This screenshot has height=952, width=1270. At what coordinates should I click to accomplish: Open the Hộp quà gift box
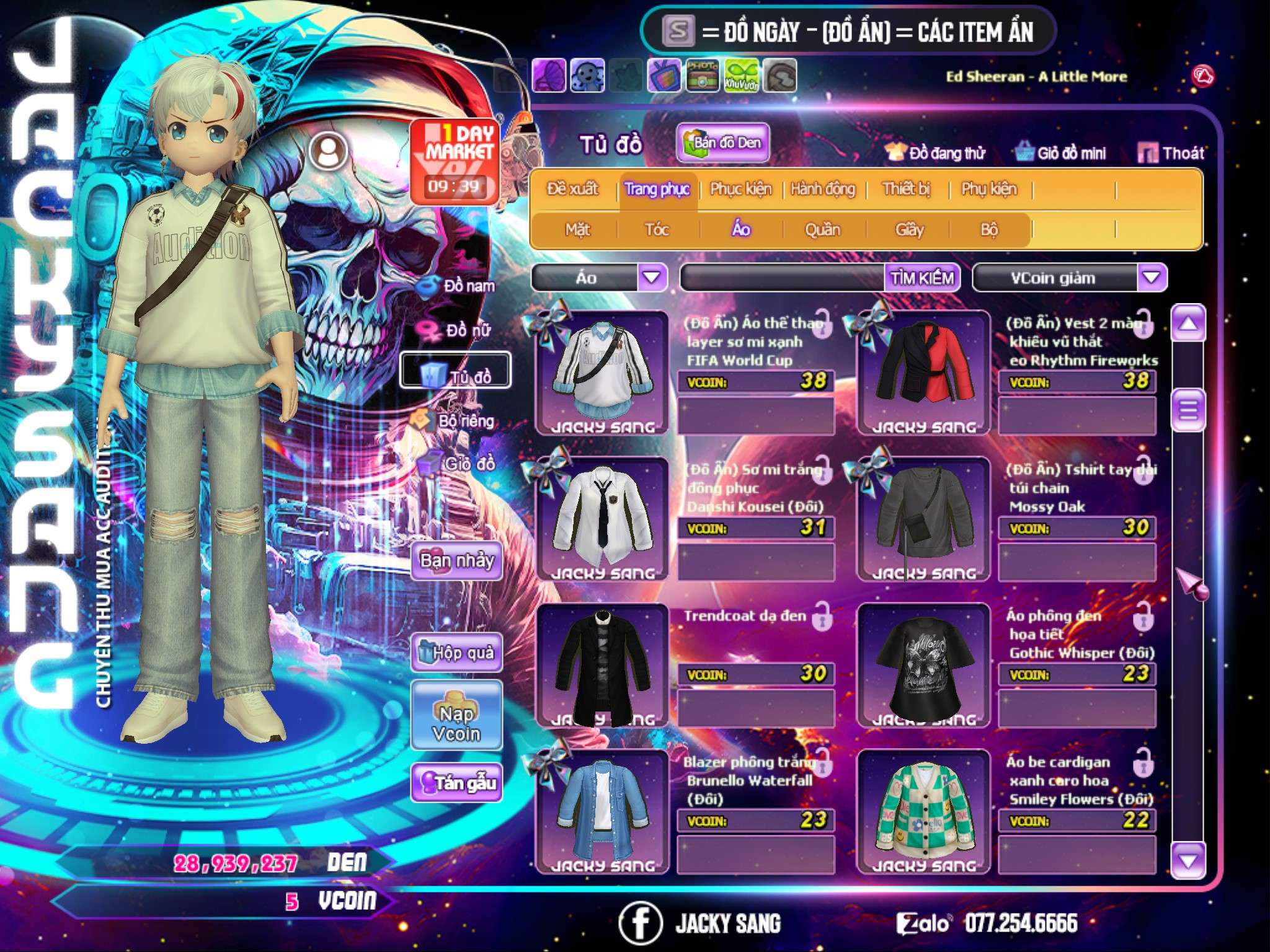(457, 653)
